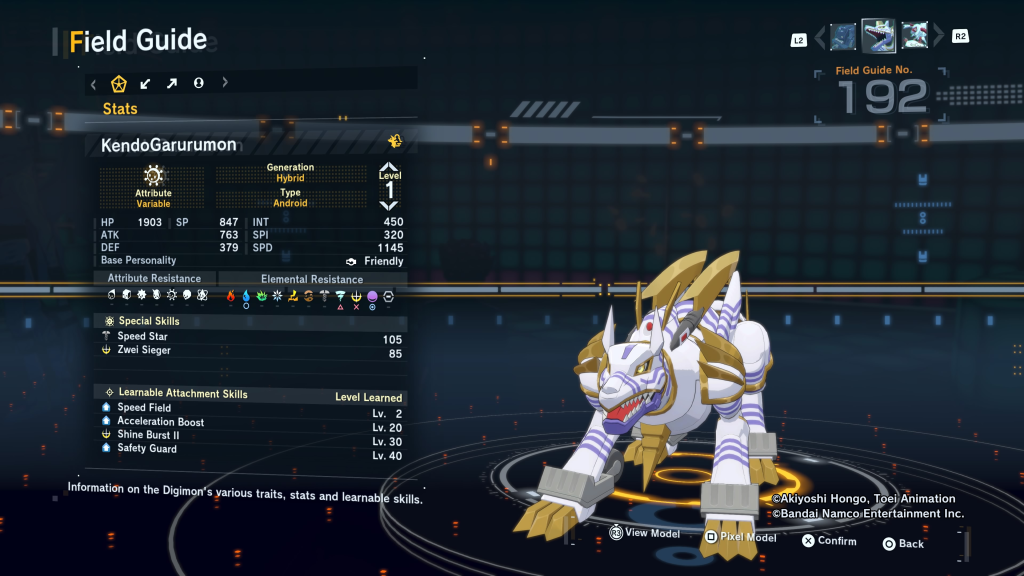Switch to the down-left arrow tab
The image size is (1024, 576).
pos(146,83)
